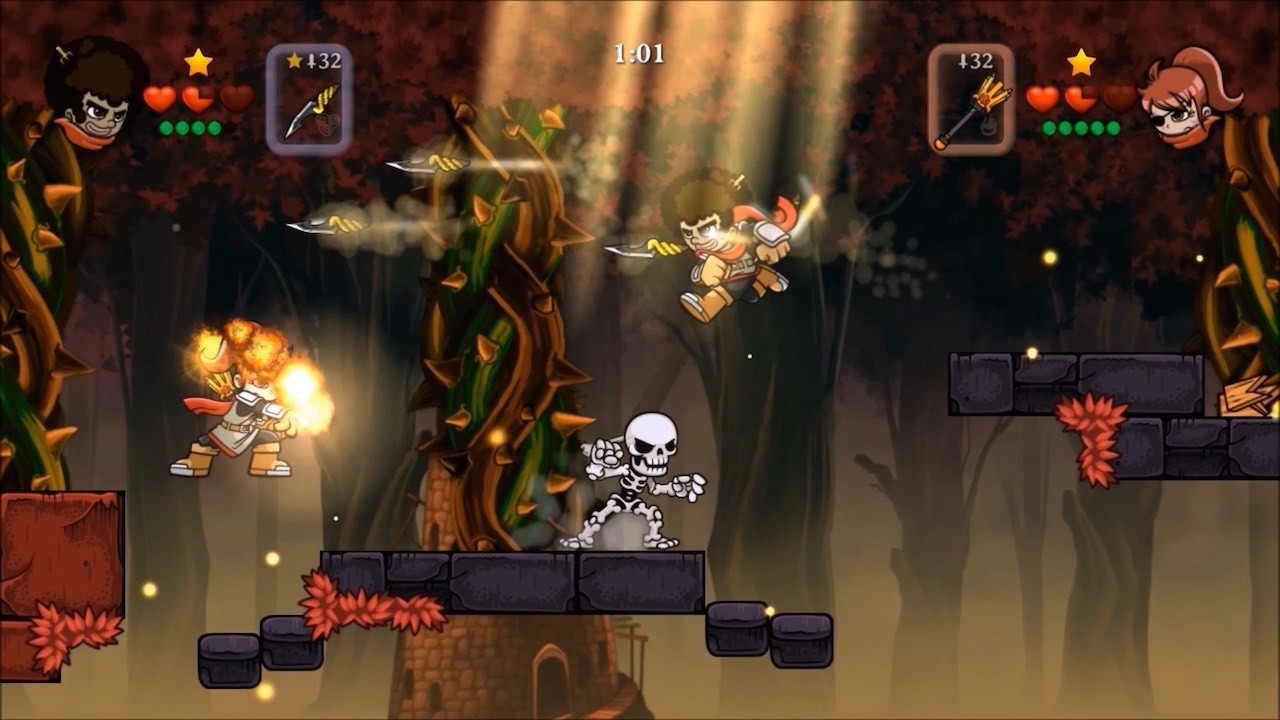Click the left weapon ammo box frame

click(307, 97)
